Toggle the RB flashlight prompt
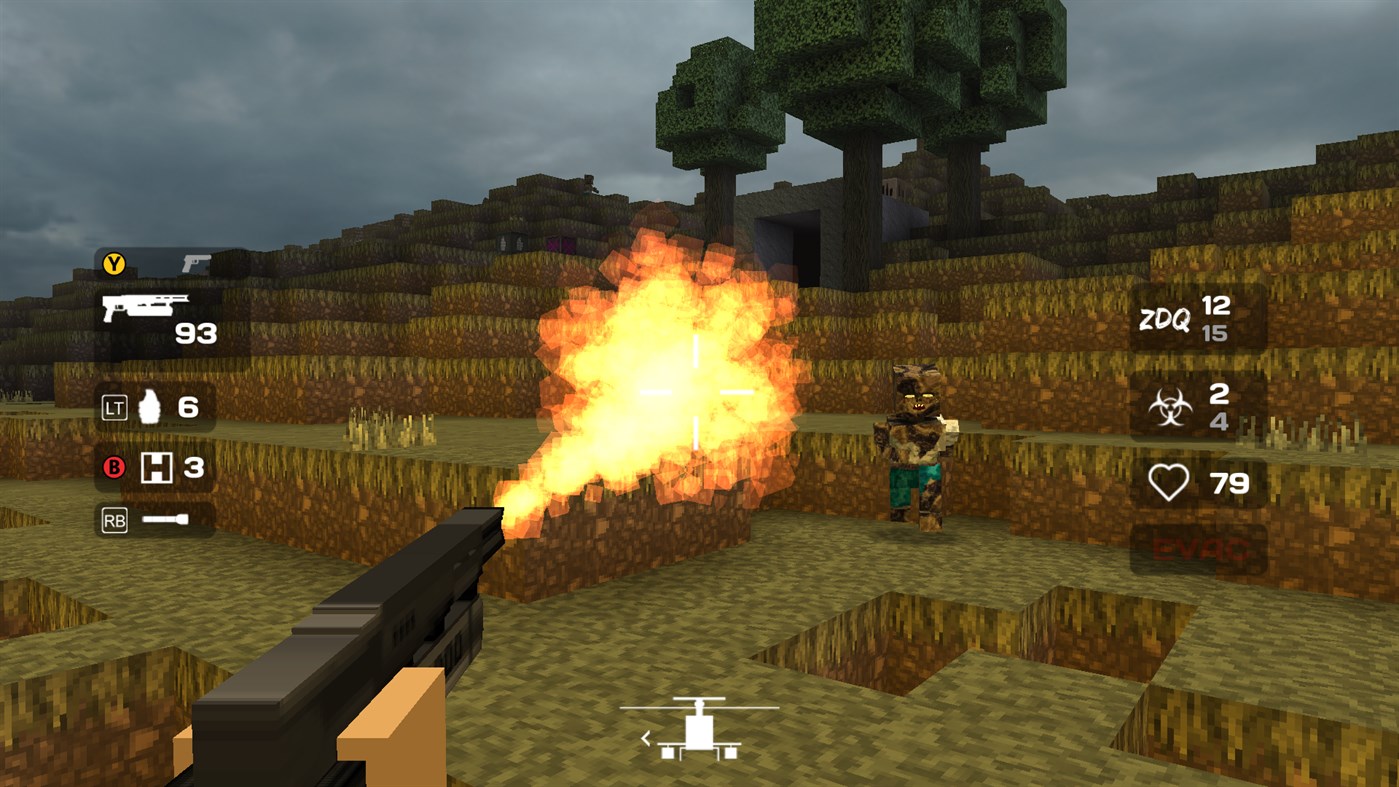Viewport: 1399px width, 787px height. pos(113,518)
